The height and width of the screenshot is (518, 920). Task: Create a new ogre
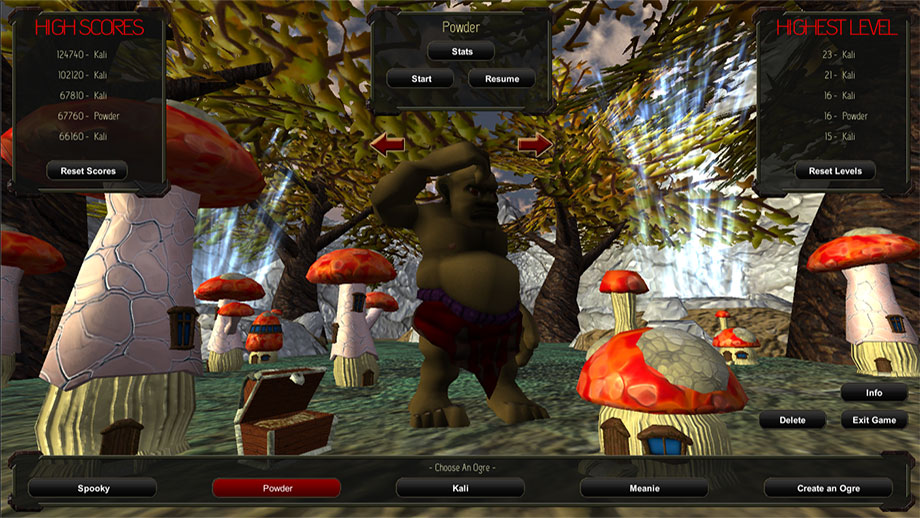pos(828,488)
